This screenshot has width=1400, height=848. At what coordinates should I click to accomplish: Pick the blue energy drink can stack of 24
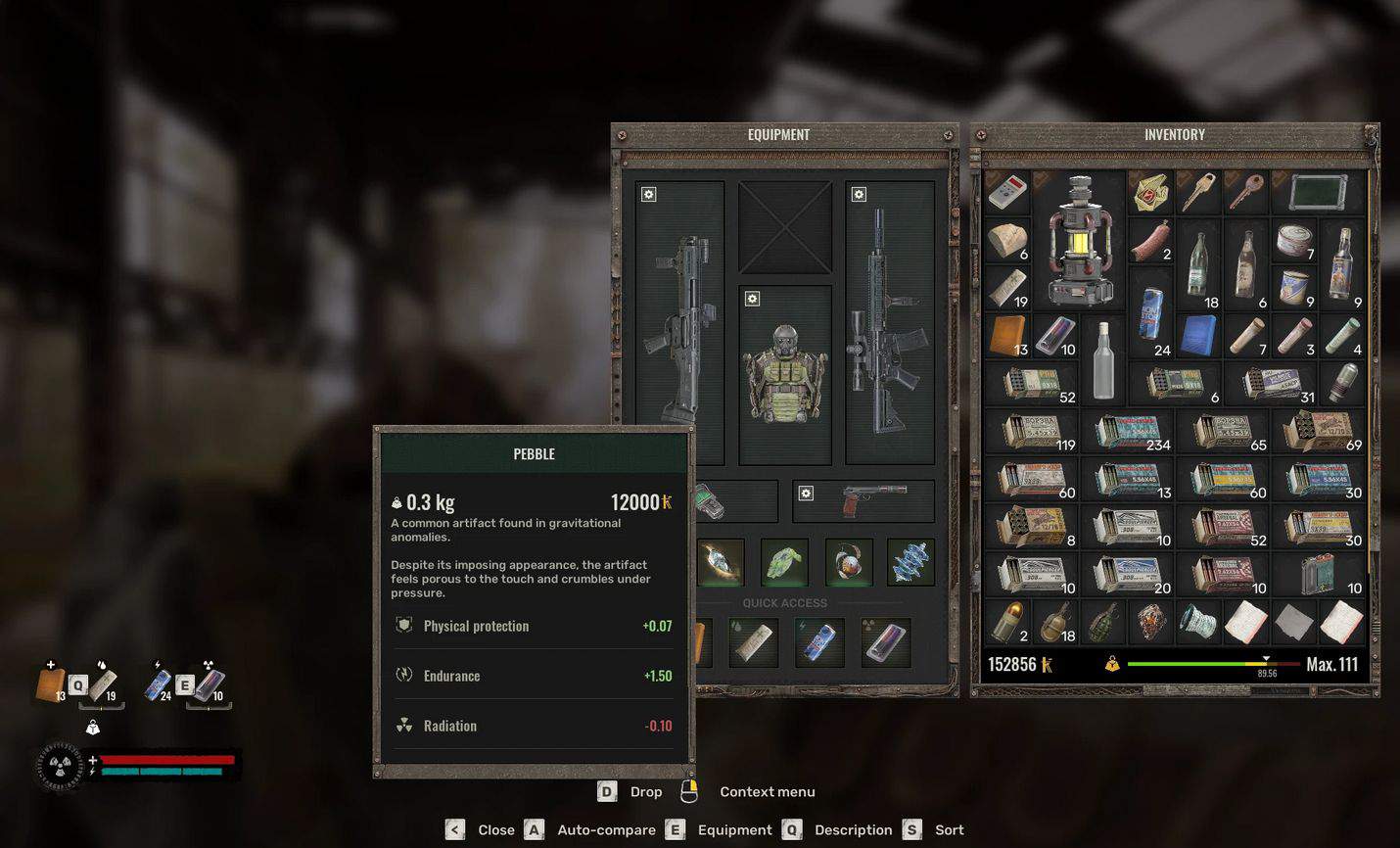tap(1151, 313)
